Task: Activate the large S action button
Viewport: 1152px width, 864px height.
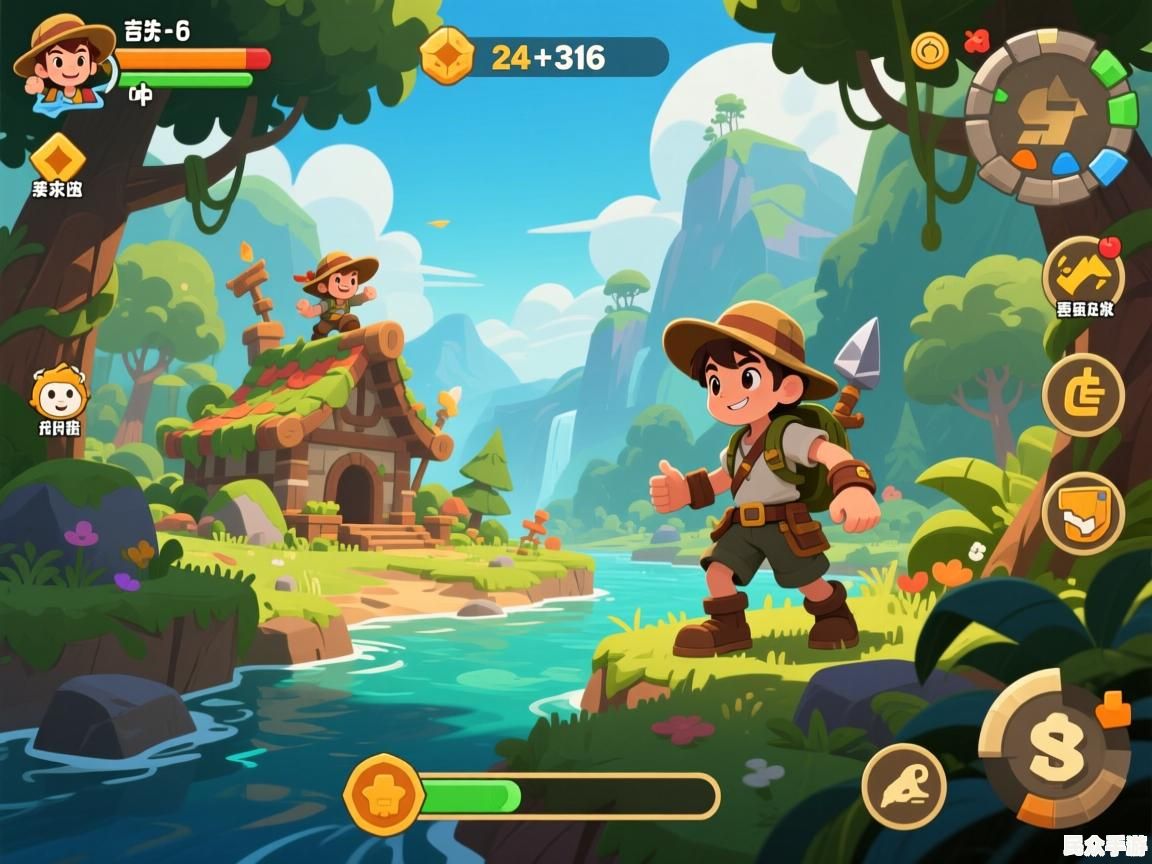Action: 1054,748
